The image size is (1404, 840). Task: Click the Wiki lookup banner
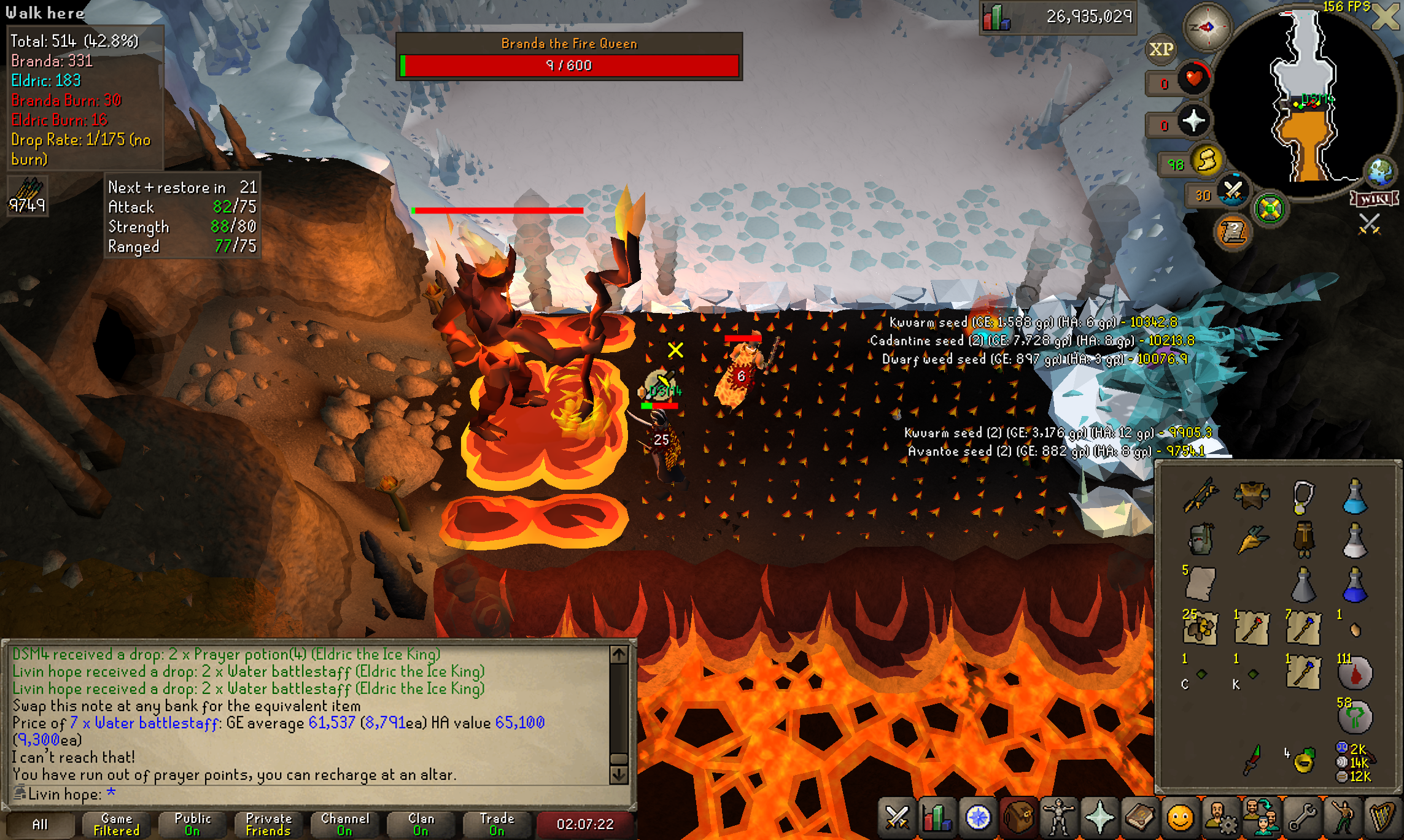coord(1374,199)
